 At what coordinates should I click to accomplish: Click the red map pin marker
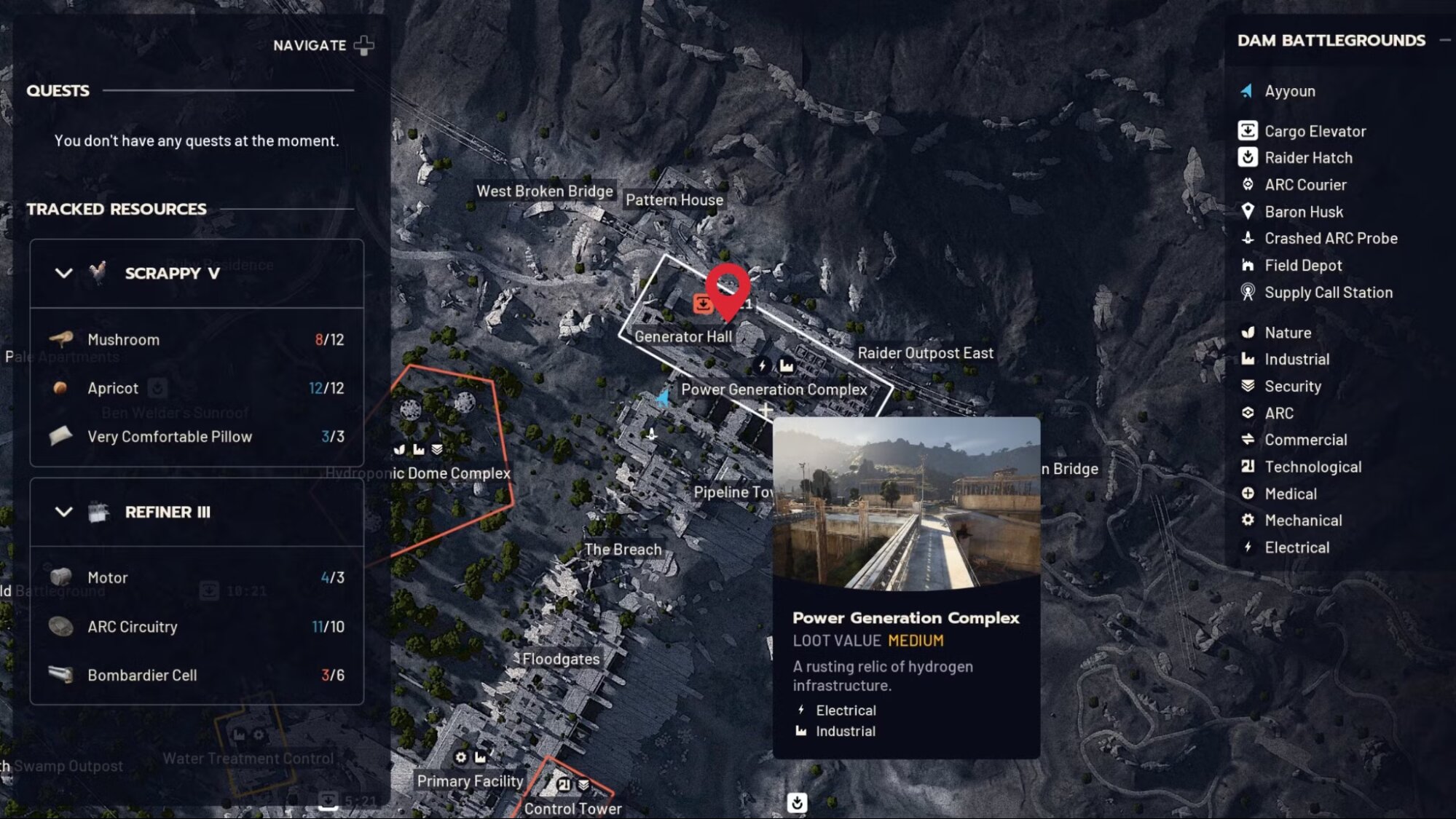click(x=728, y=288)
